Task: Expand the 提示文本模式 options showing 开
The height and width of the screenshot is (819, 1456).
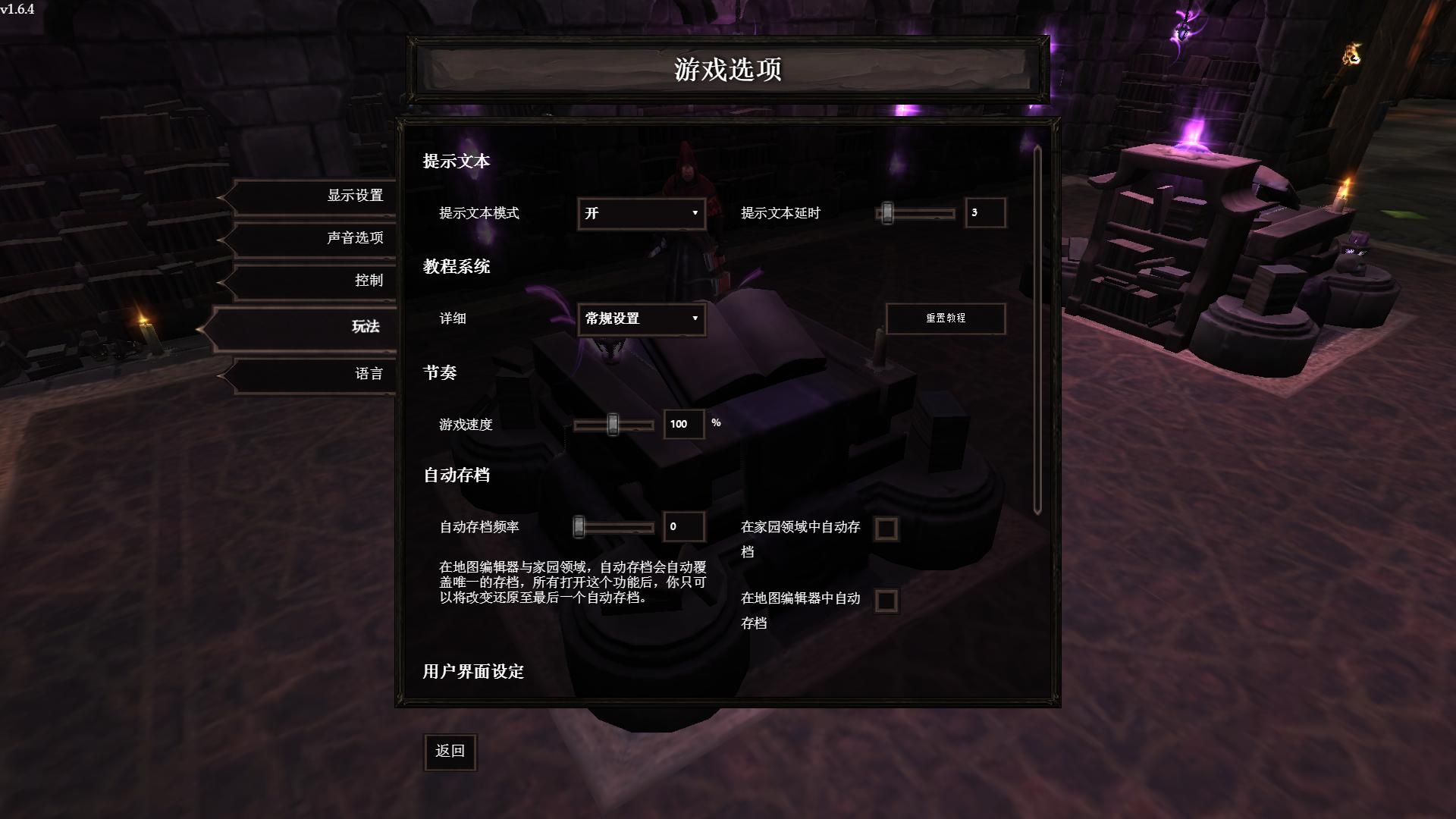Action: pyautogui.click(x=641, y=214)
